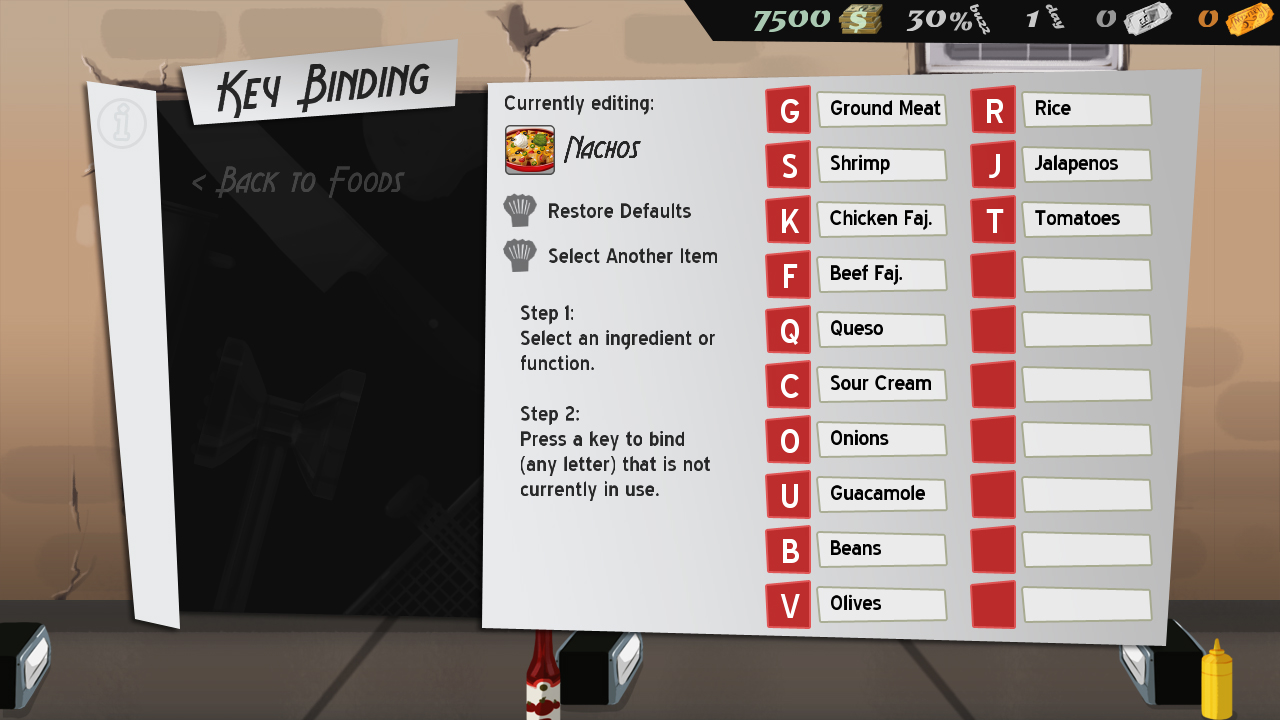Click the empty key slot below Tomatoes
Screen dimensions: 1280x720
click(993, 275)
